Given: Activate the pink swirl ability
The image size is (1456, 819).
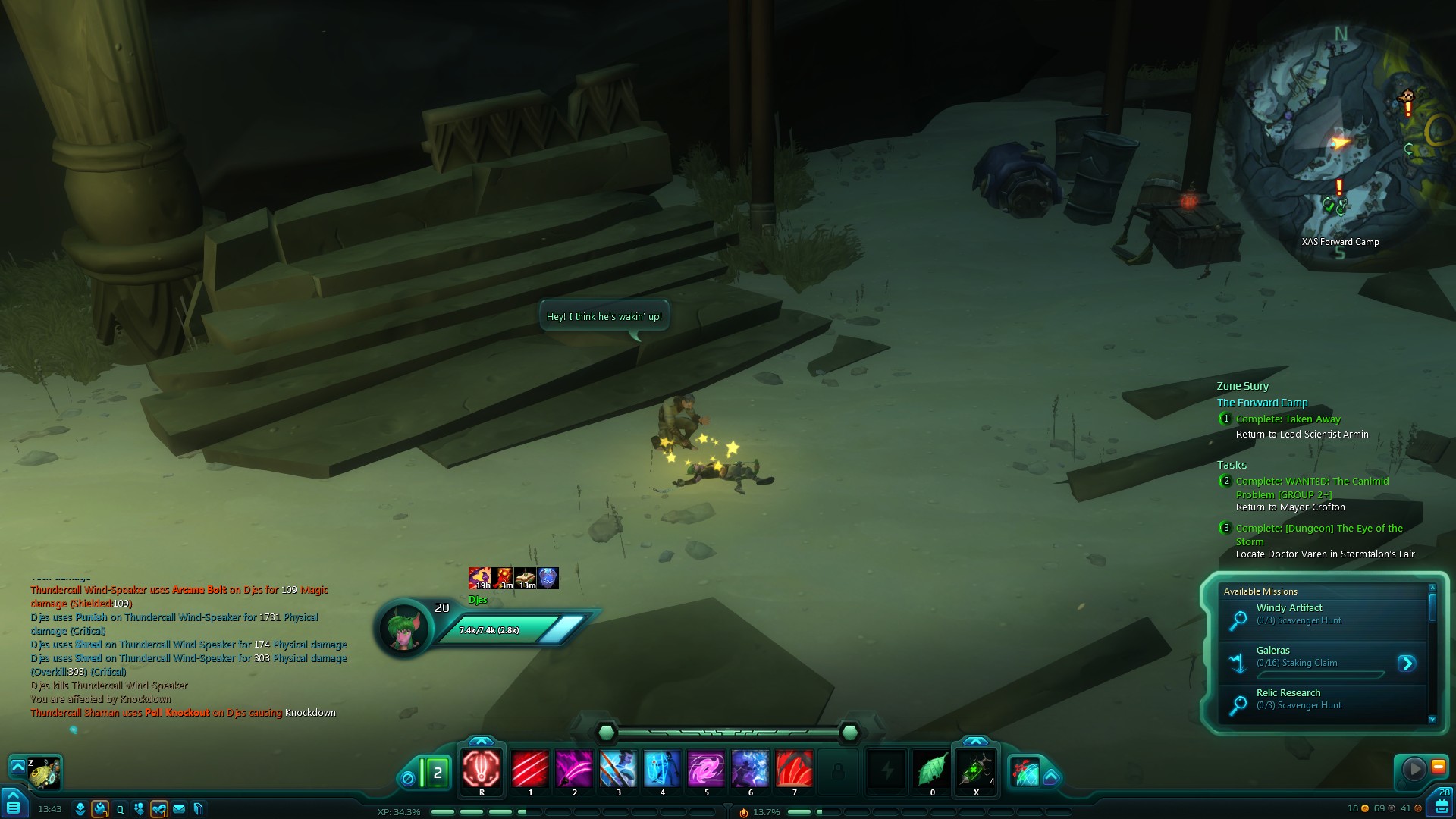Looking at the screenshot, I should [x=706, y=769].
